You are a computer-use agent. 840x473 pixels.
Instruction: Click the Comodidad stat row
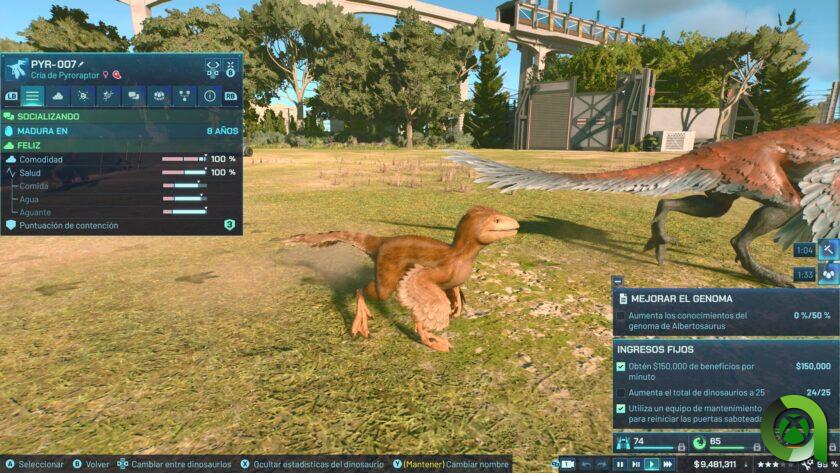(x=120, y=159)
